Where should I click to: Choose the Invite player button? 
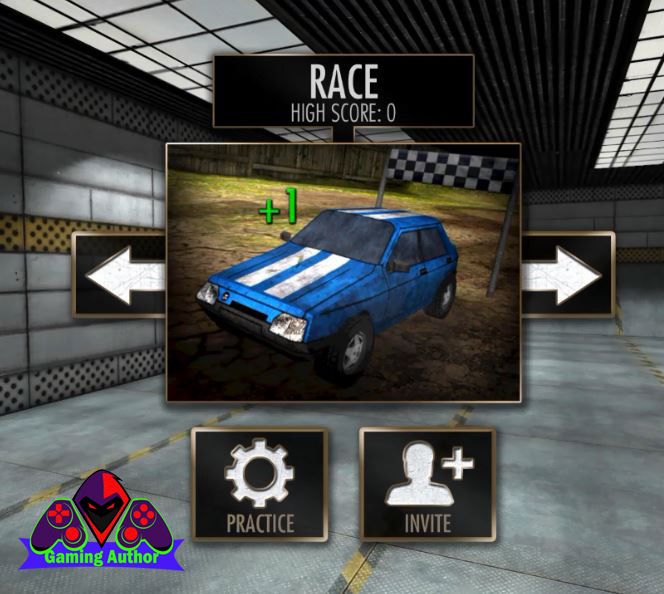[x=427, y=484]
